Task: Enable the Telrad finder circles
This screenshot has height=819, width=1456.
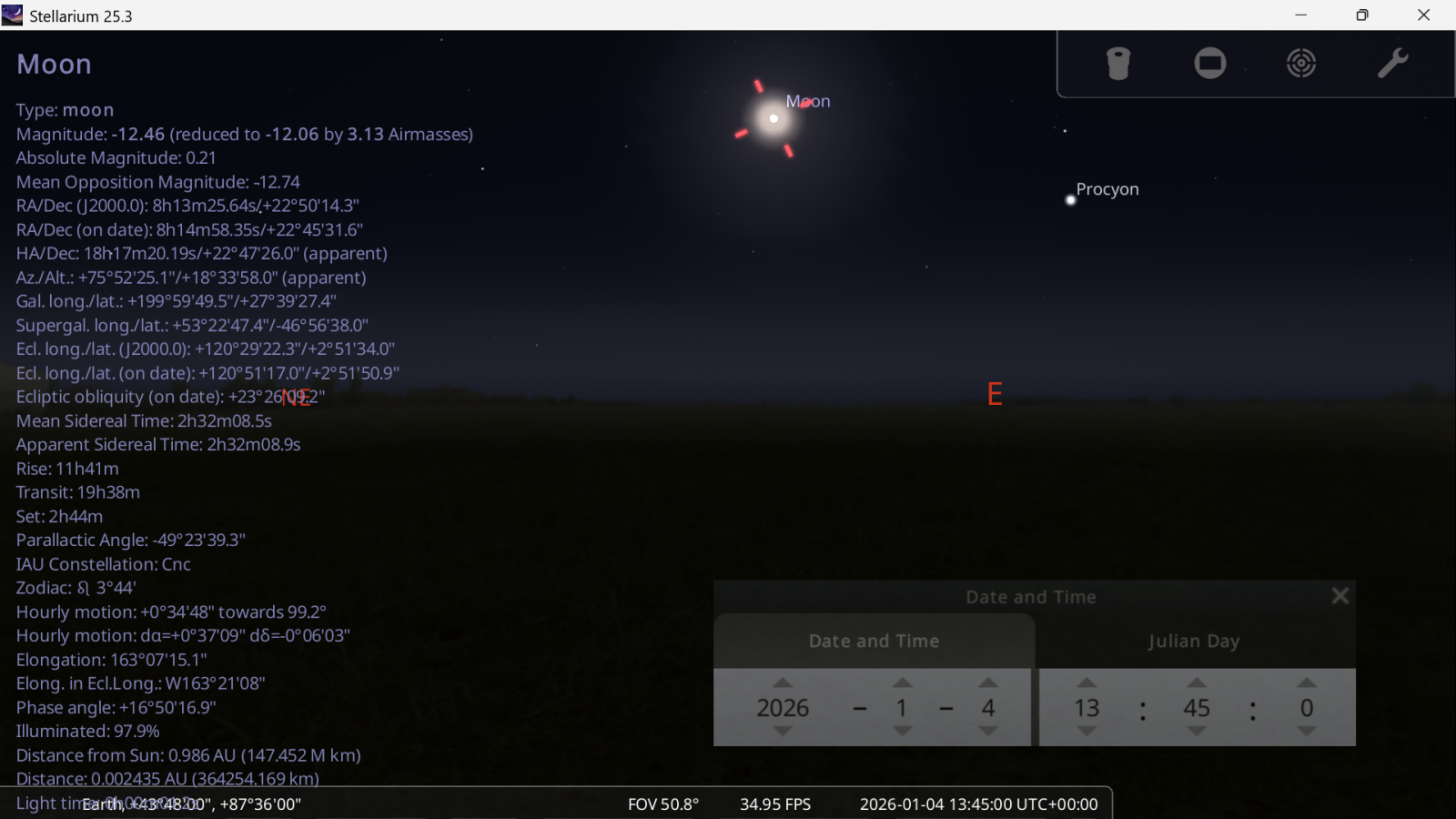Action: point(1300,63)
